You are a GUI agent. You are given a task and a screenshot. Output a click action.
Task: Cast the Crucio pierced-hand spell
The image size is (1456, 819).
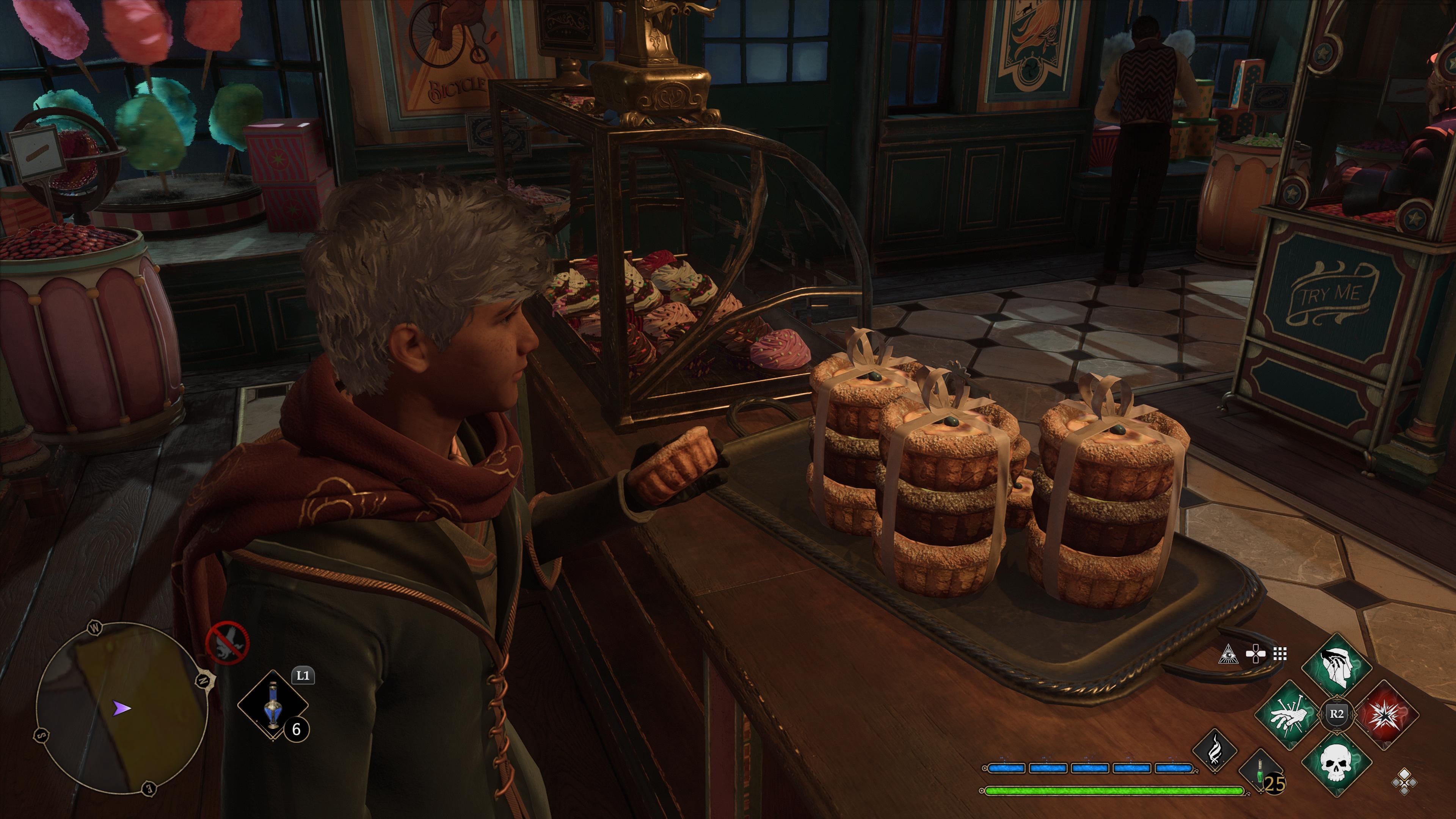click(x=1290, y=715)
